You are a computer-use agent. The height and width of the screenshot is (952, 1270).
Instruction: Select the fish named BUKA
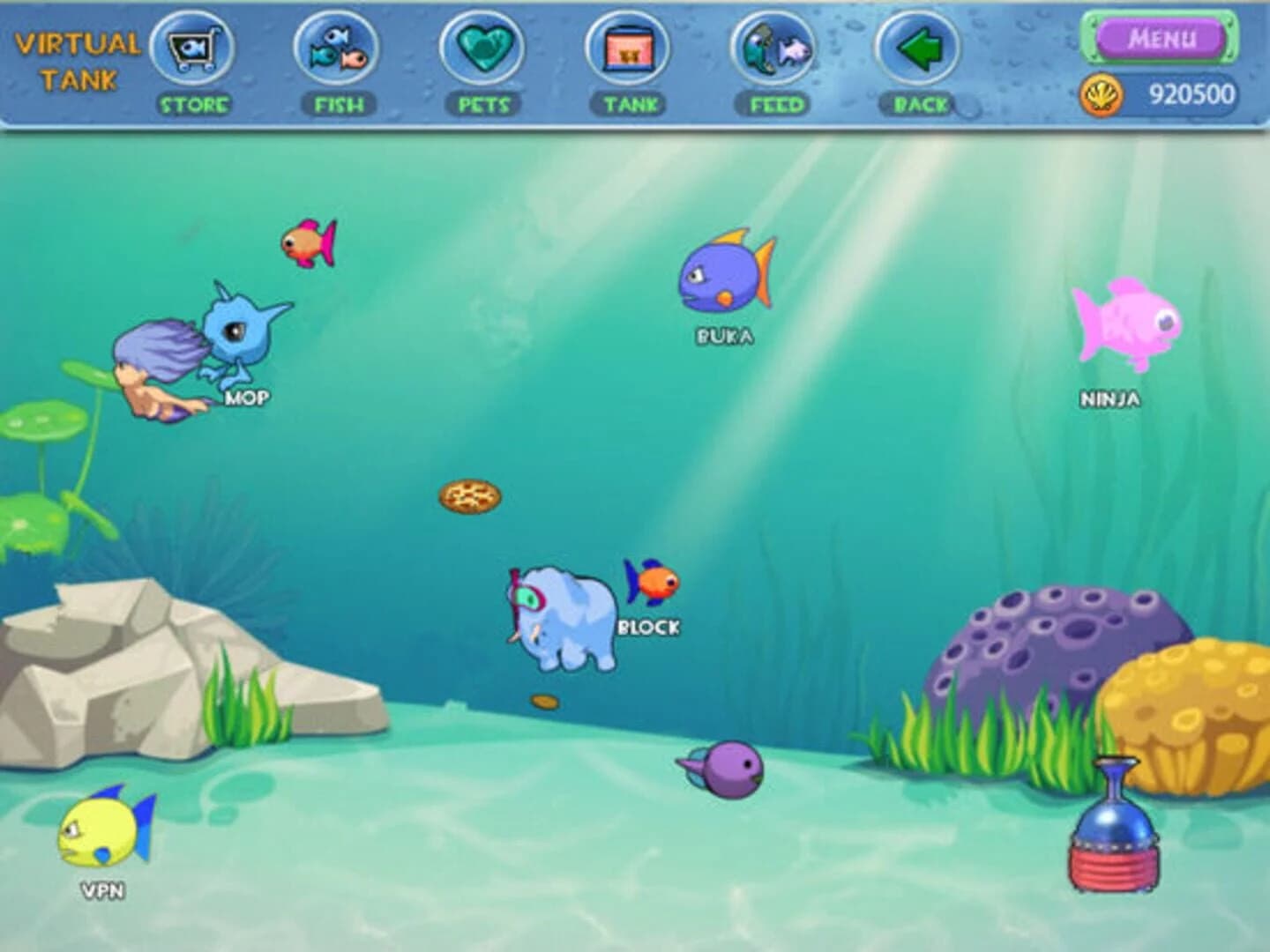pyautogui.click(x=721, y=278)
